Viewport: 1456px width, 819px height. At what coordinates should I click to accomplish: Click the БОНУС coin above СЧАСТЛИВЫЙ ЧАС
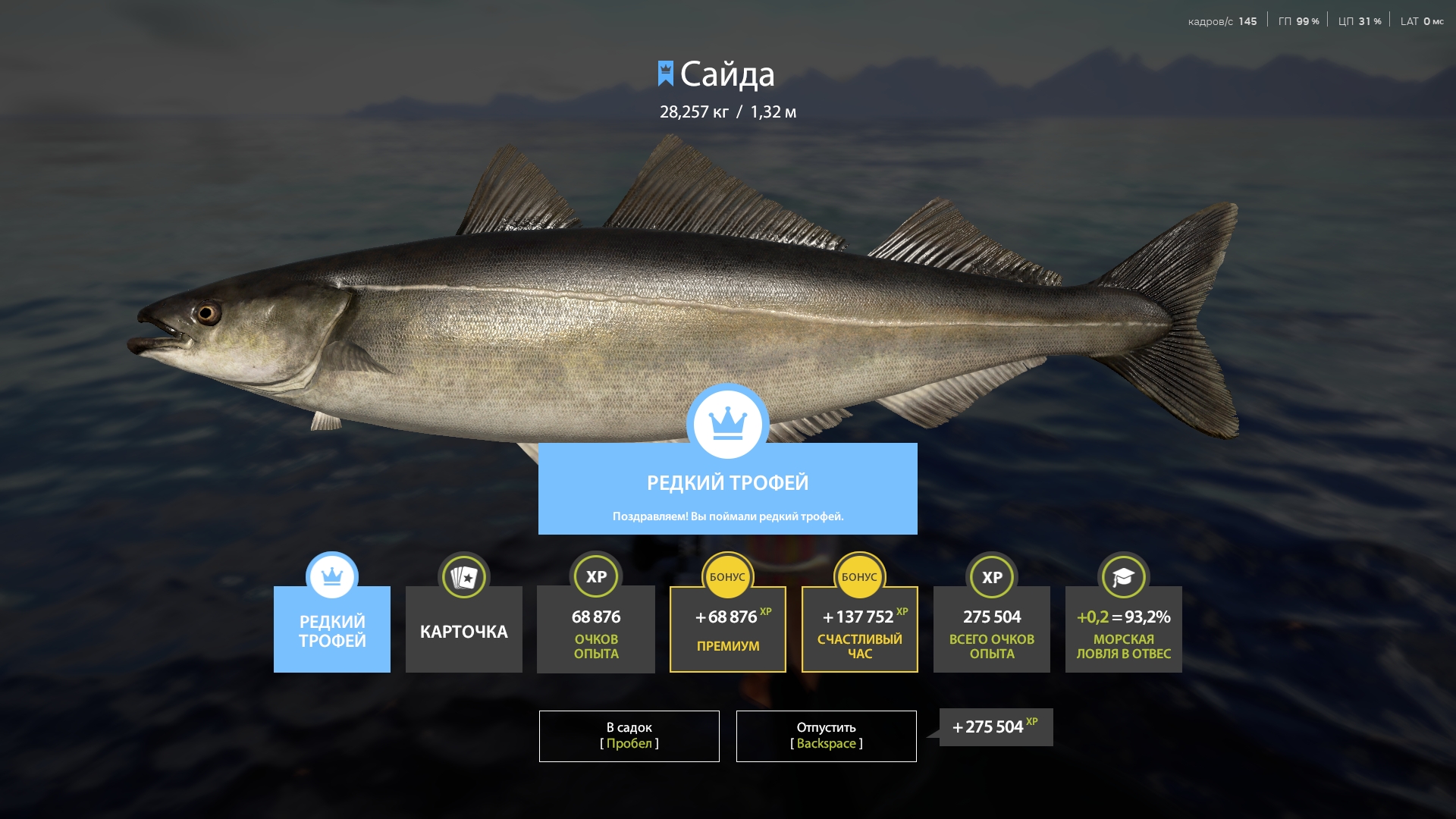(x=859, y=576)
